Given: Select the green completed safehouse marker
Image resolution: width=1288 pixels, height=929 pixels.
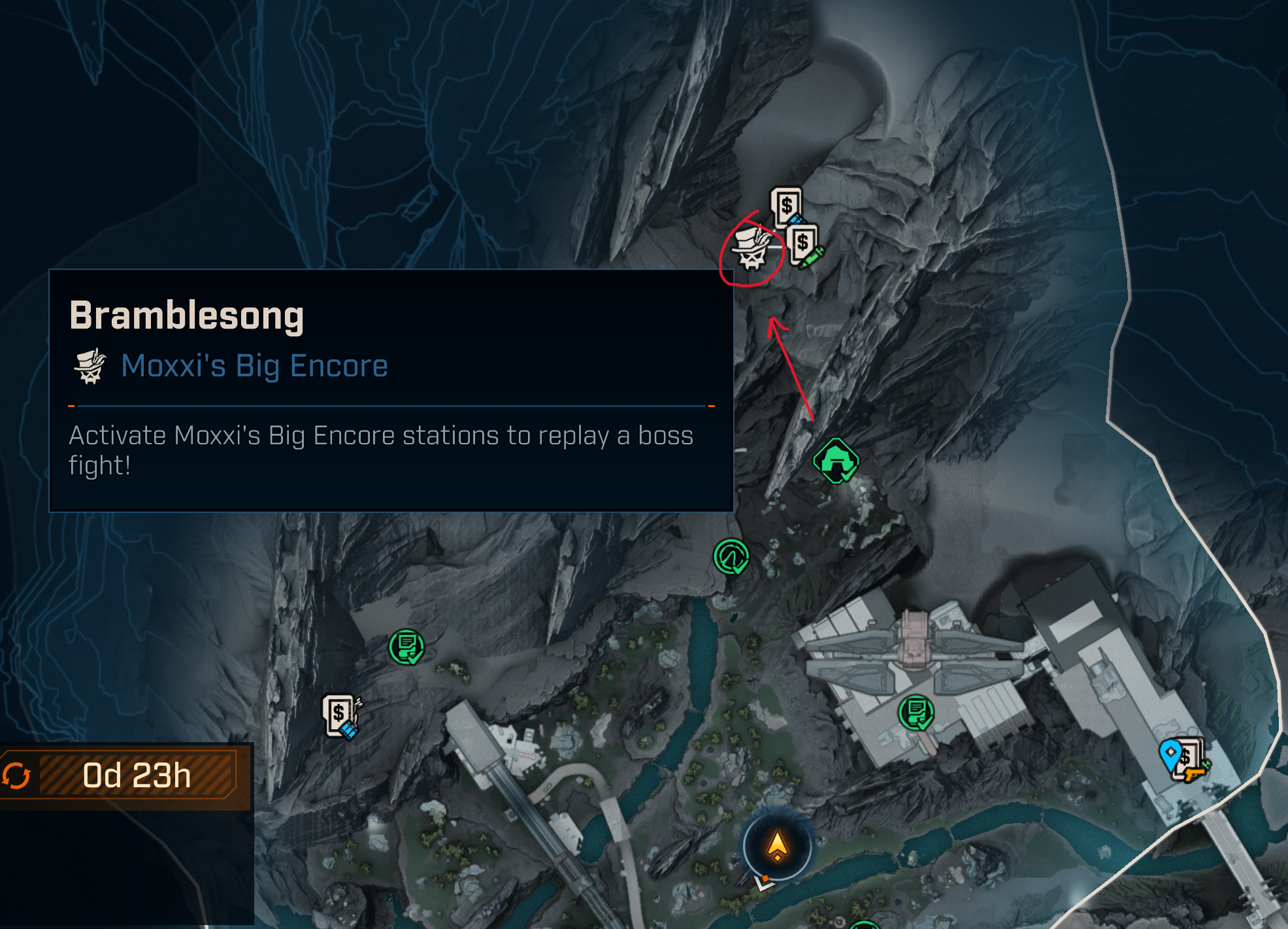Looking at the screenshot, I should point(835,461).
